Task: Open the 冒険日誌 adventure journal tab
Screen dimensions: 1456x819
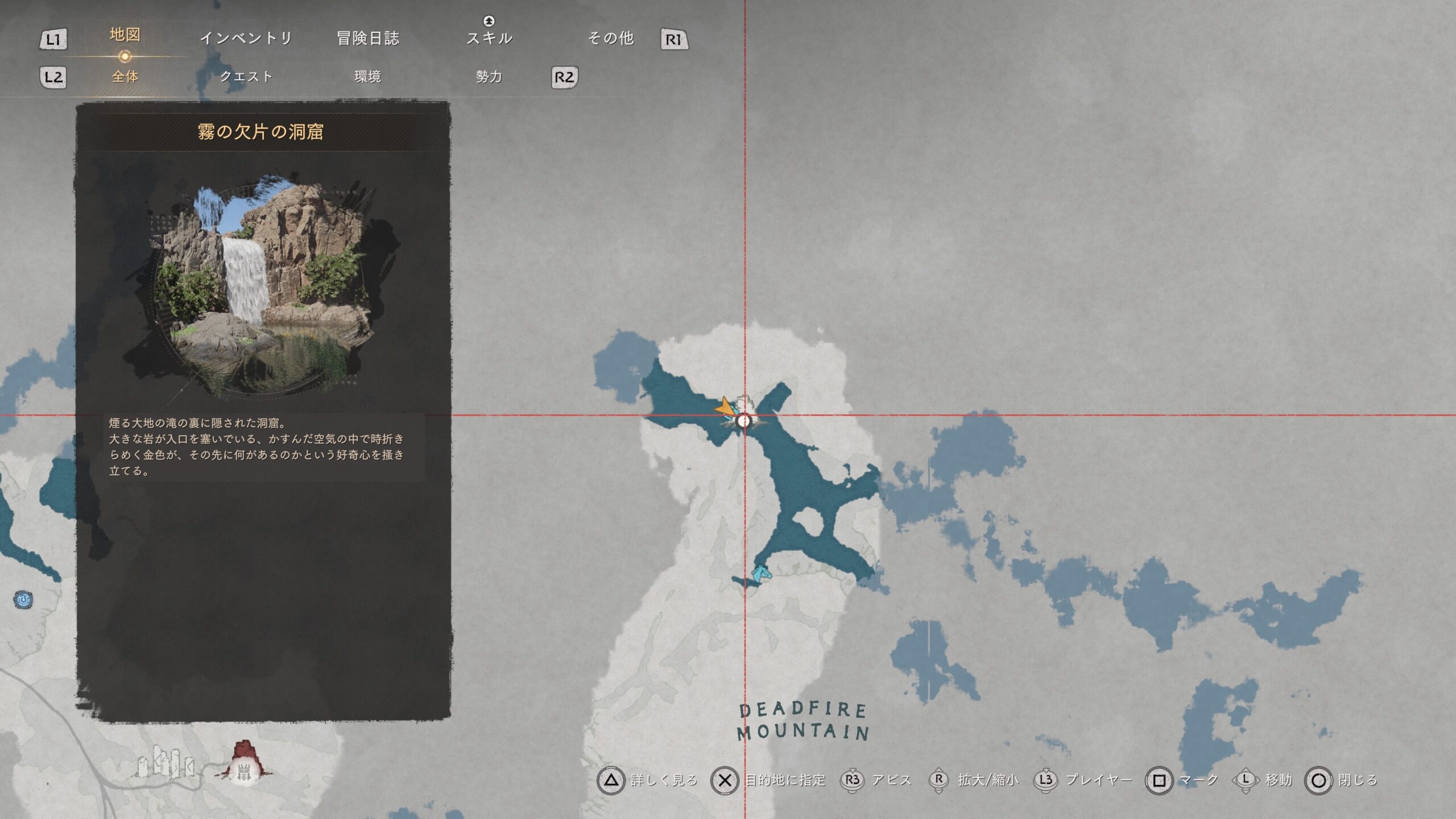Action: coord(368,39)
